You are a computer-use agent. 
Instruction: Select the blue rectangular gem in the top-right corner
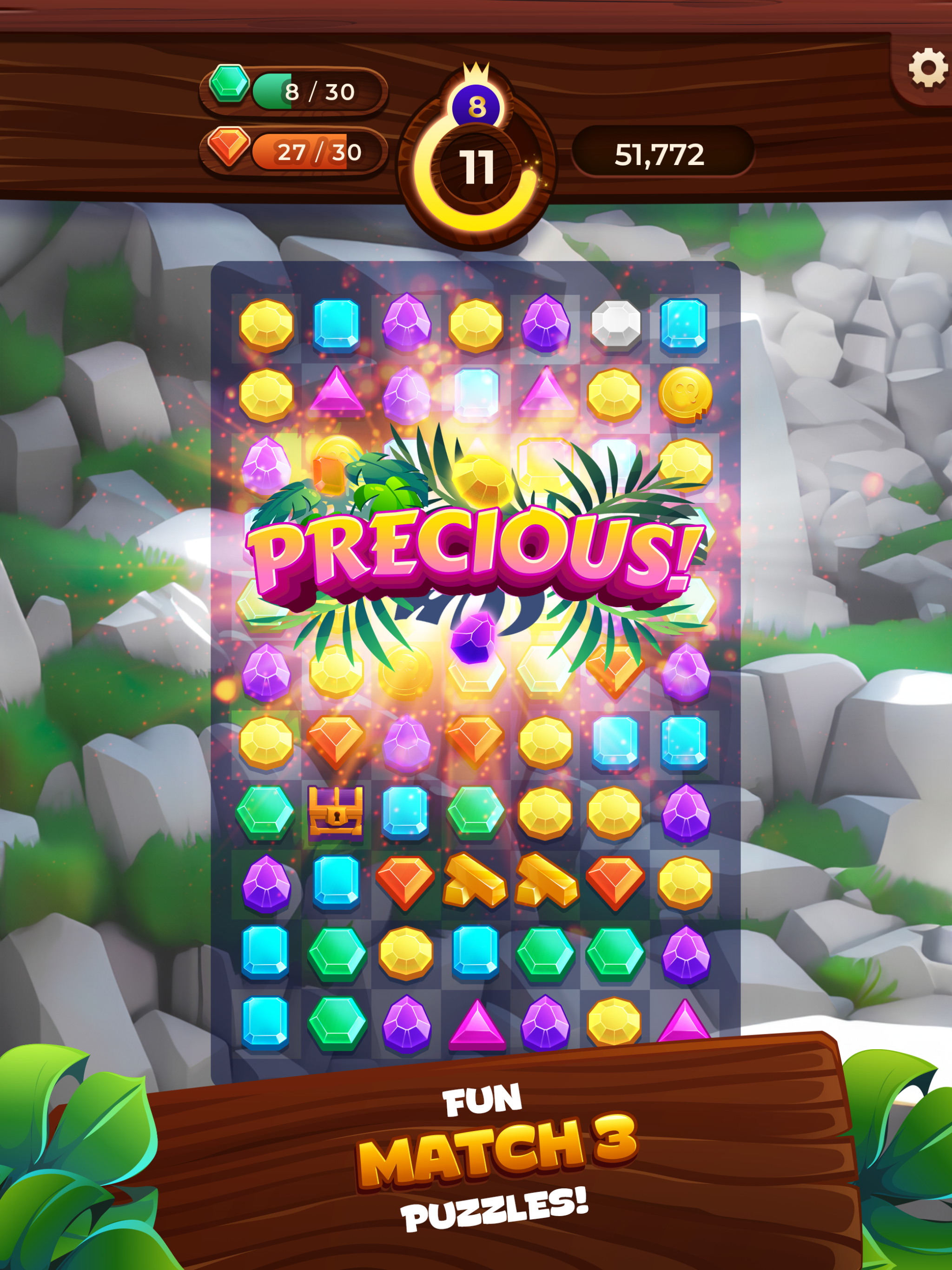pos(683,324)
